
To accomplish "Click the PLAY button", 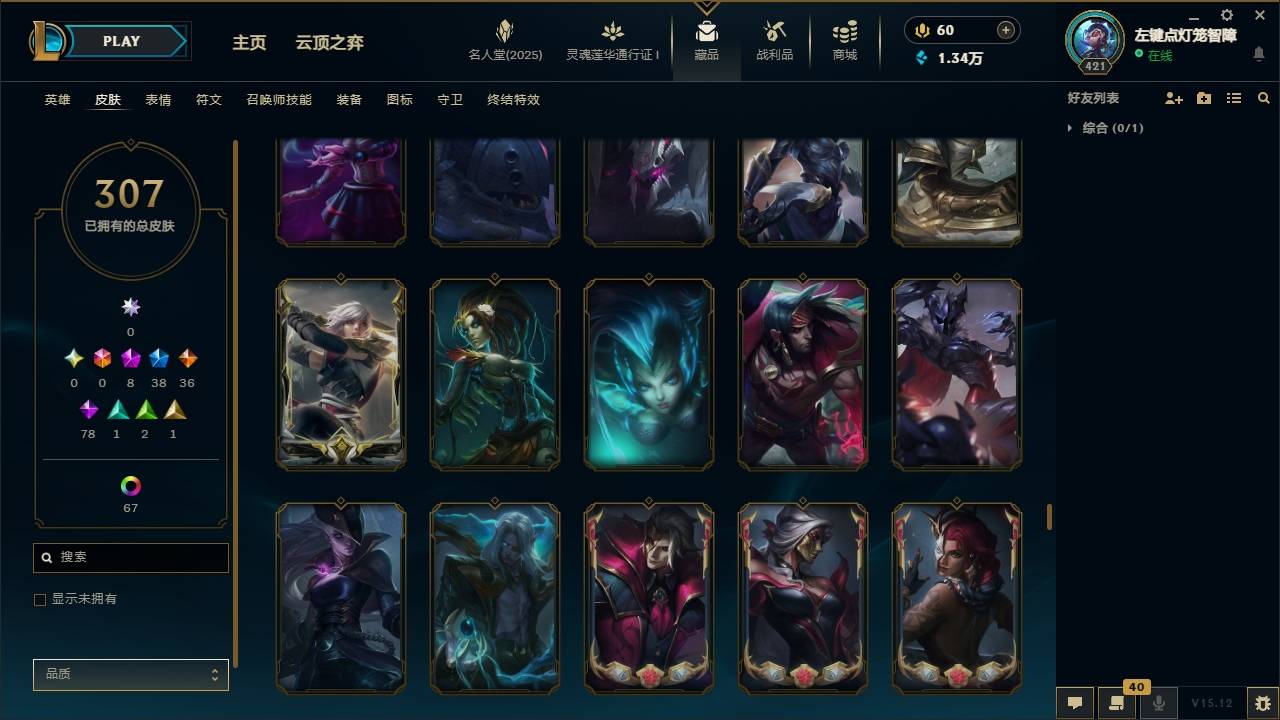I will coord(120,41).
